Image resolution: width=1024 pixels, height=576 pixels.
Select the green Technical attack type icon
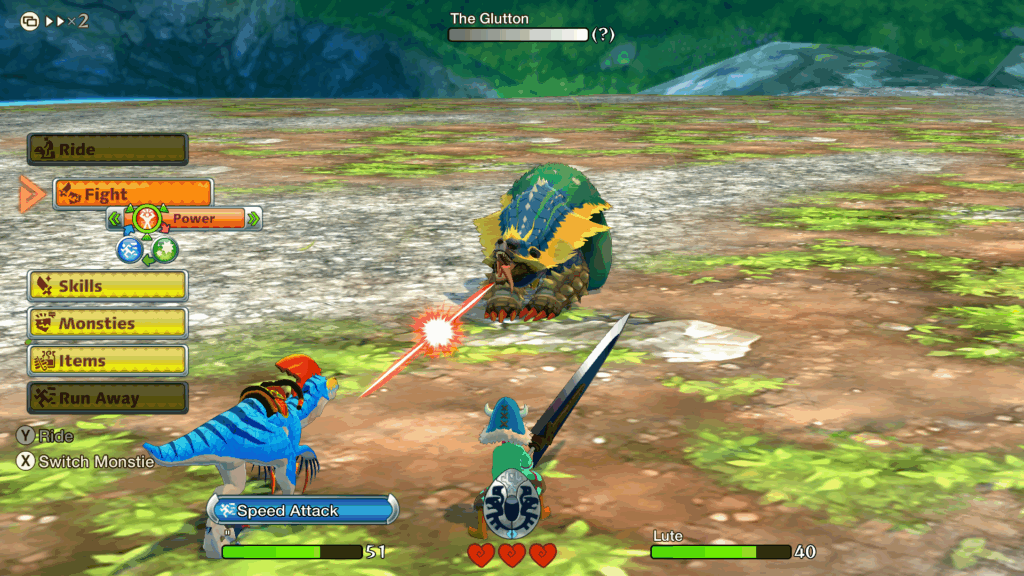(x=165, y=250)
